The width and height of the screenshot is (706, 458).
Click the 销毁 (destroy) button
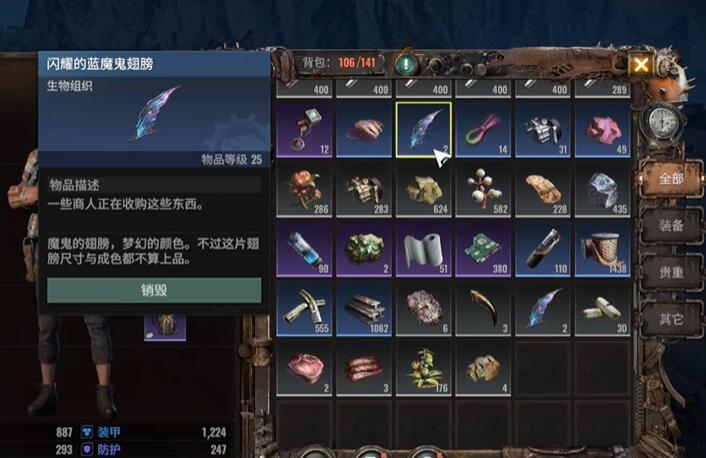154,290
